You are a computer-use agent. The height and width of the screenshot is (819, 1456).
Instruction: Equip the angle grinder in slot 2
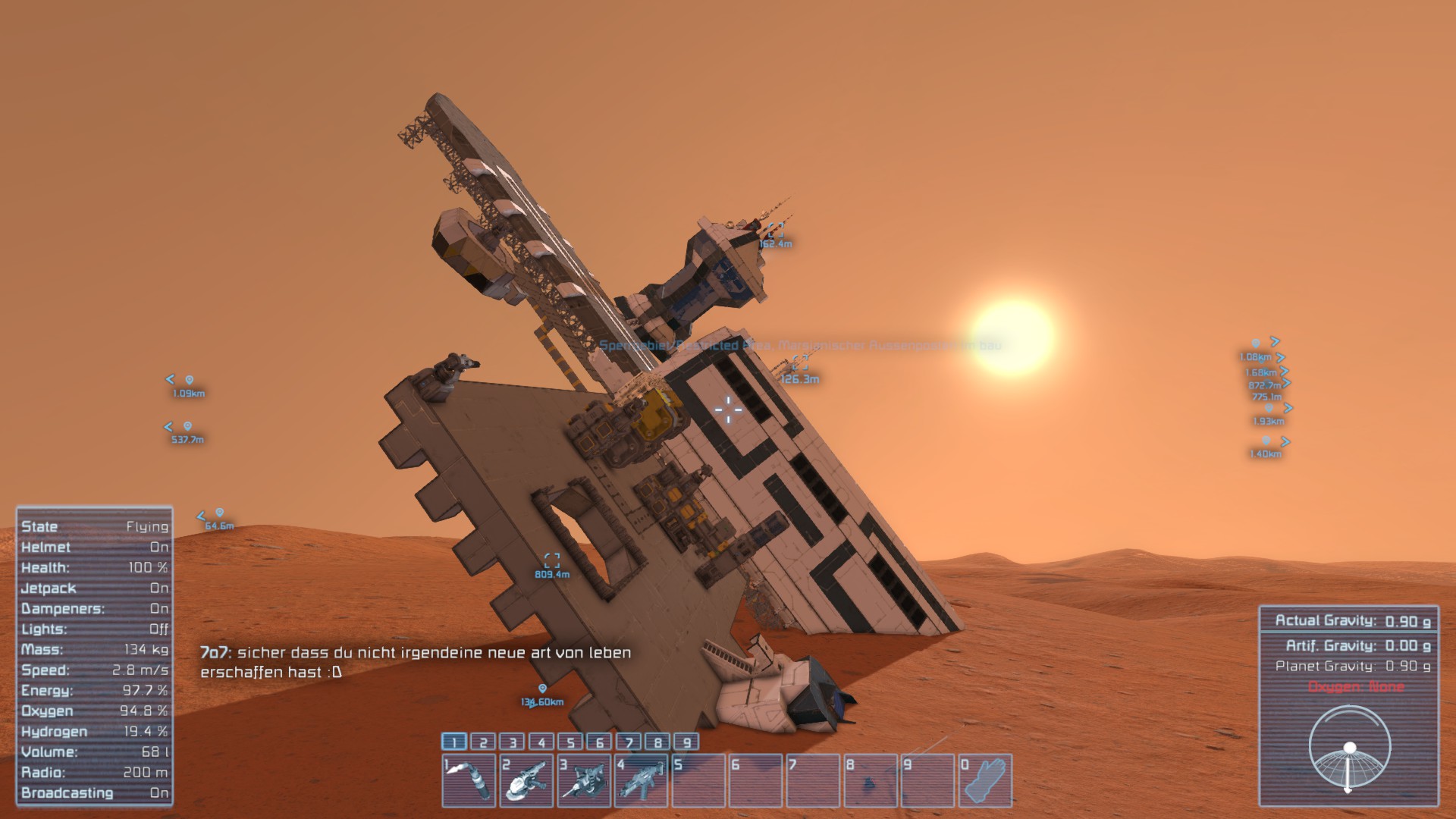pos(526,780)
